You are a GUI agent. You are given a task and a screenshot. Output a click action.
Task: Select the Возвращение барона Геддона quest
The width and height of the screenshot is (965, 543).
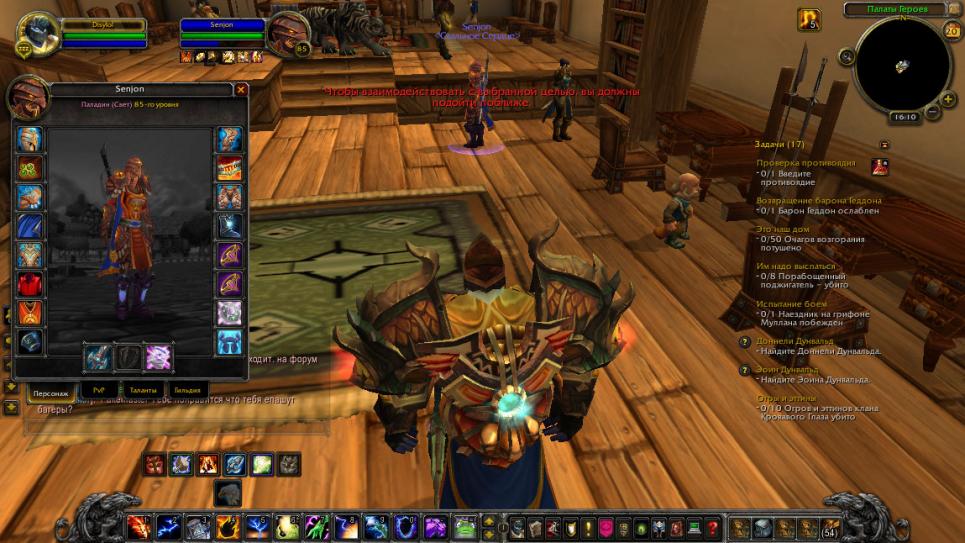click(818, 200)
